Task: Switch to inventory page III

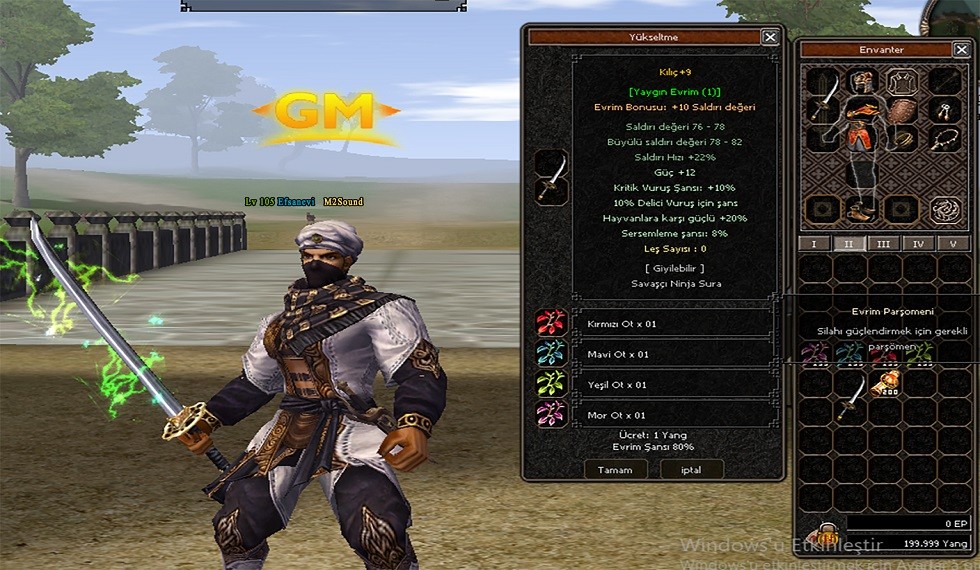Action: [882, 243]
